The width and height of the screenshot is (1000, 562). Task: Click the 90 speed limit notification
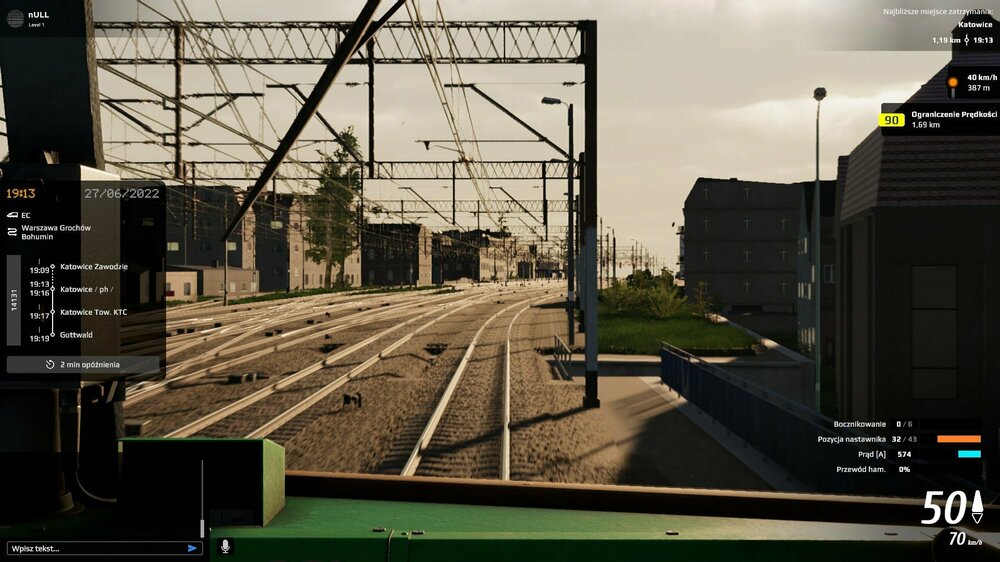point(938,119)
